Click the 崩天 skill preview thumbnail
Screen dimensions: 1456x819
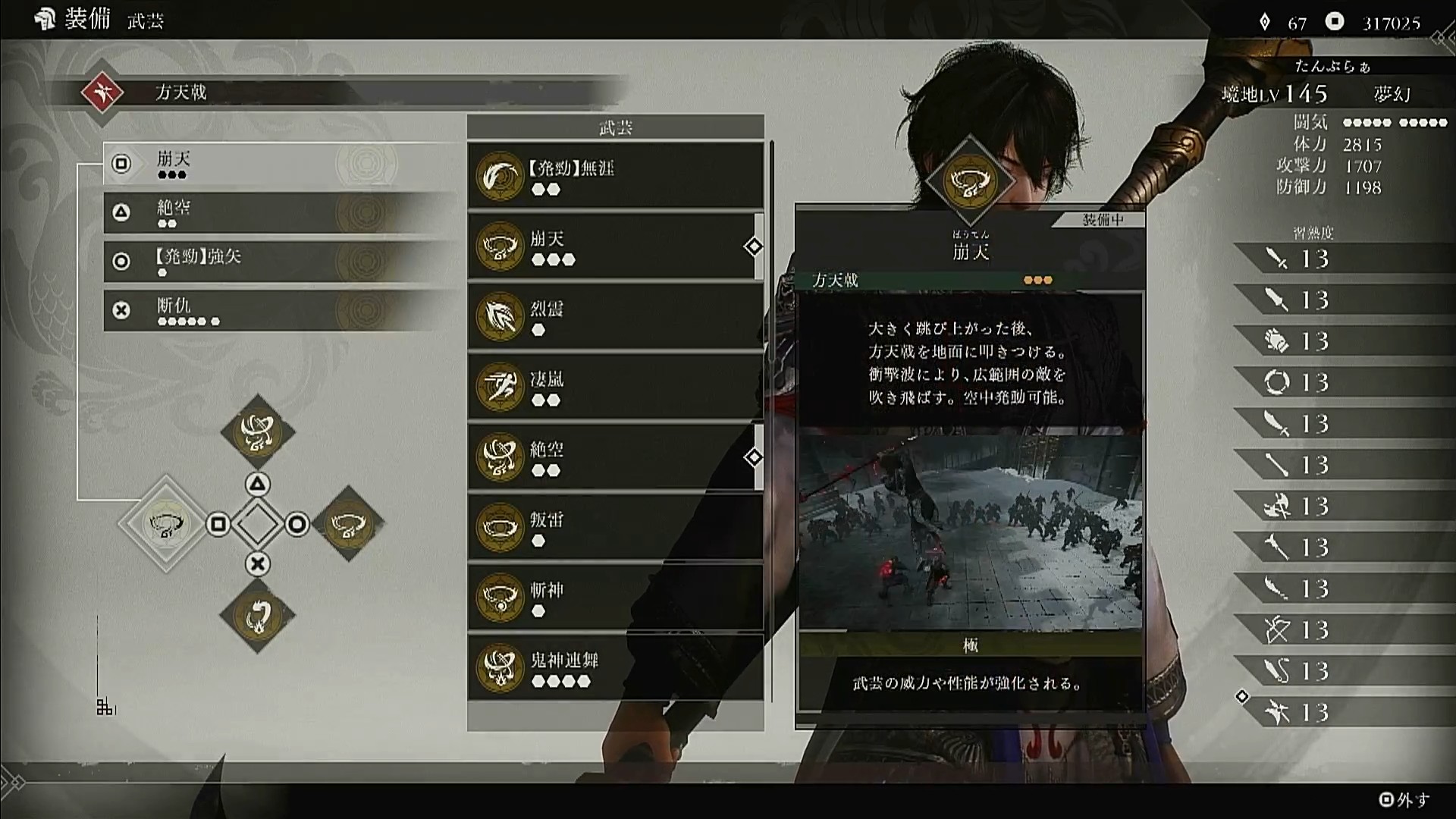[970, 531]
